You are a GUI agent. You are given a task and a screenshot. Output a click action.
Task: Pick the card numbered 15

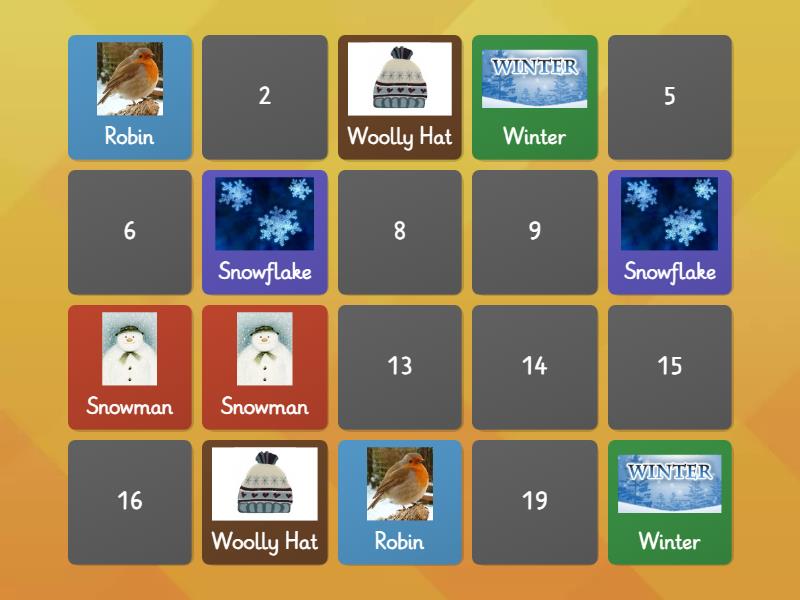[670, 367]
